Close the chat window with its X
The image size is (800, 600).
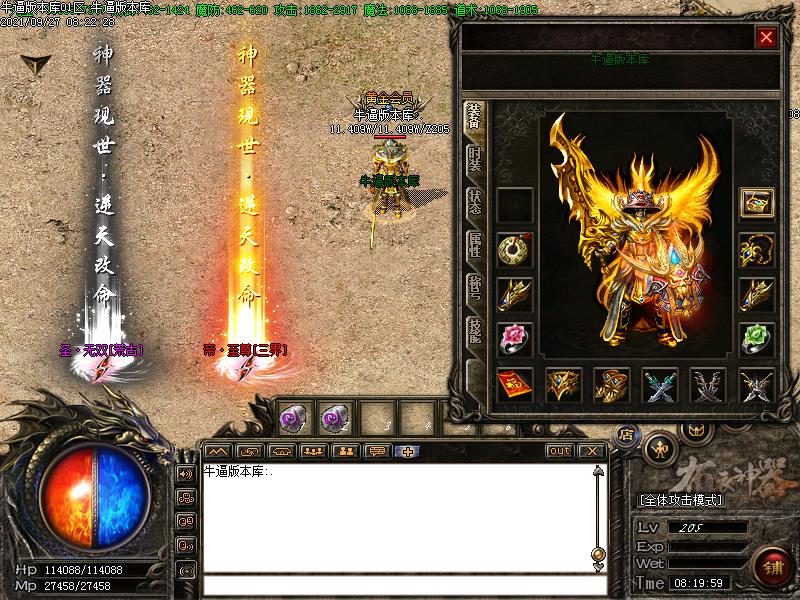click(x=593, y=451)
